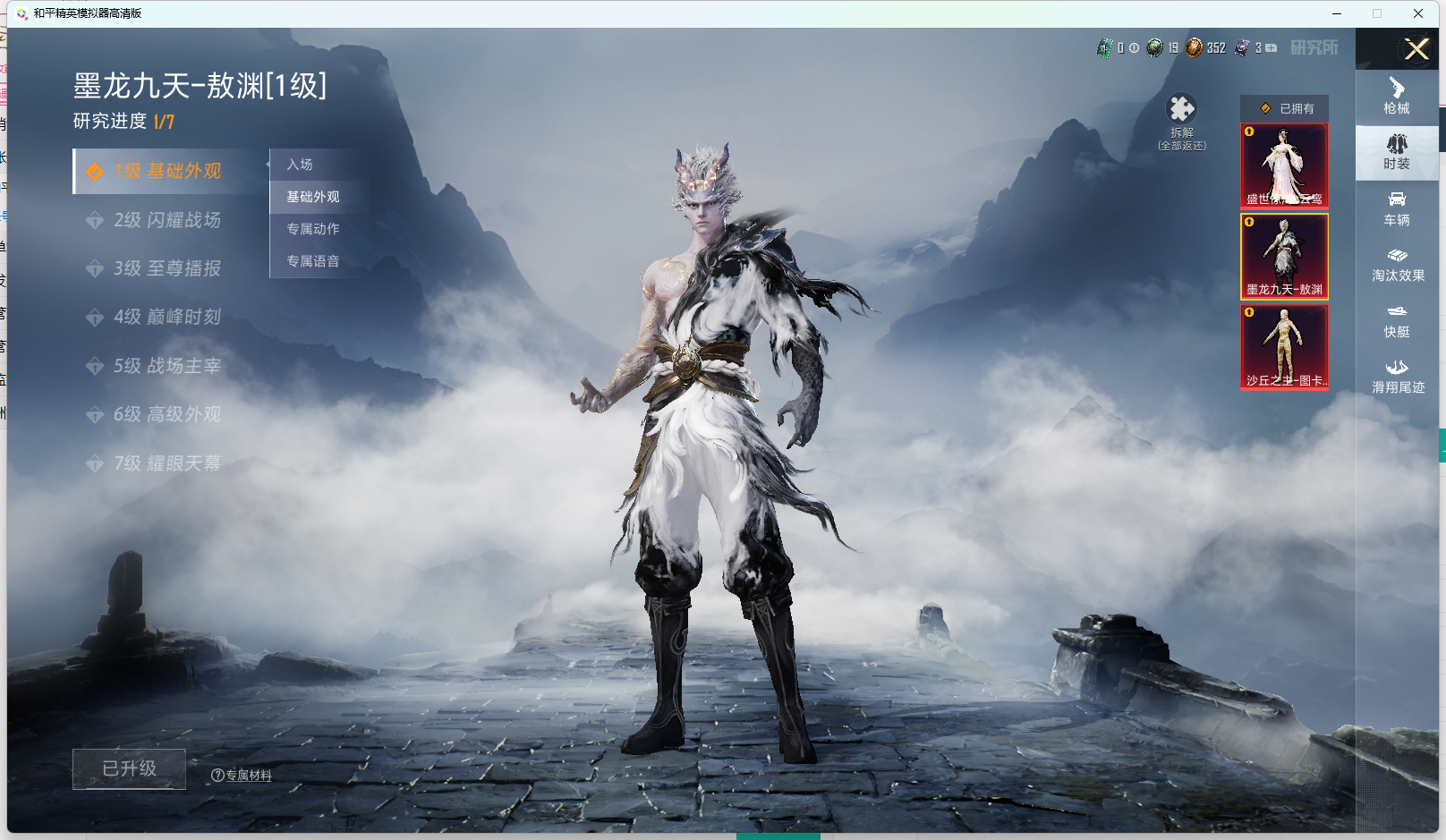View the 专属动作 sub-option
Screen dimensions: 1446x840
point(313,229)
